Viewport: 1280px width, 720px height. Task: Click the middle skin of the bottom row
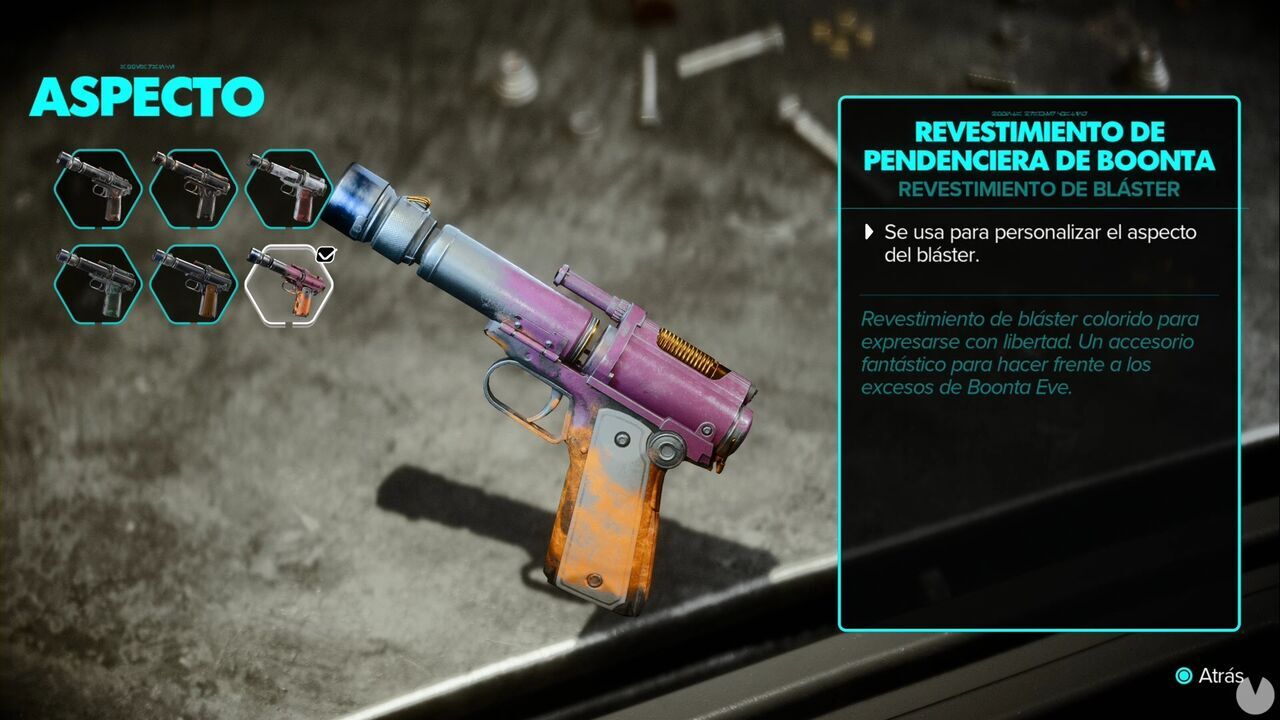tap(193, 284)
